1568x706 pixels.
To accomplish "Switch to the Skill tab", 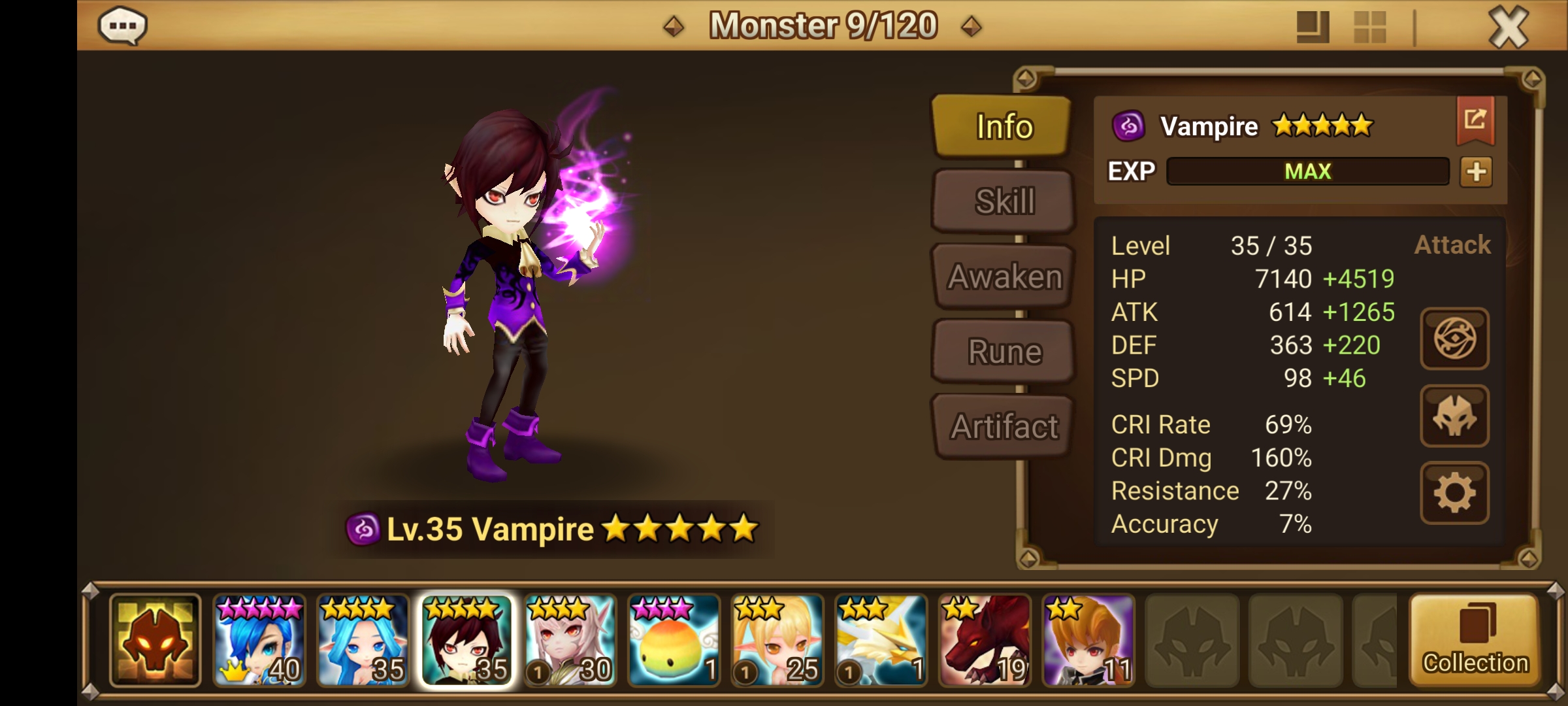I will [x=1002, y=201].
